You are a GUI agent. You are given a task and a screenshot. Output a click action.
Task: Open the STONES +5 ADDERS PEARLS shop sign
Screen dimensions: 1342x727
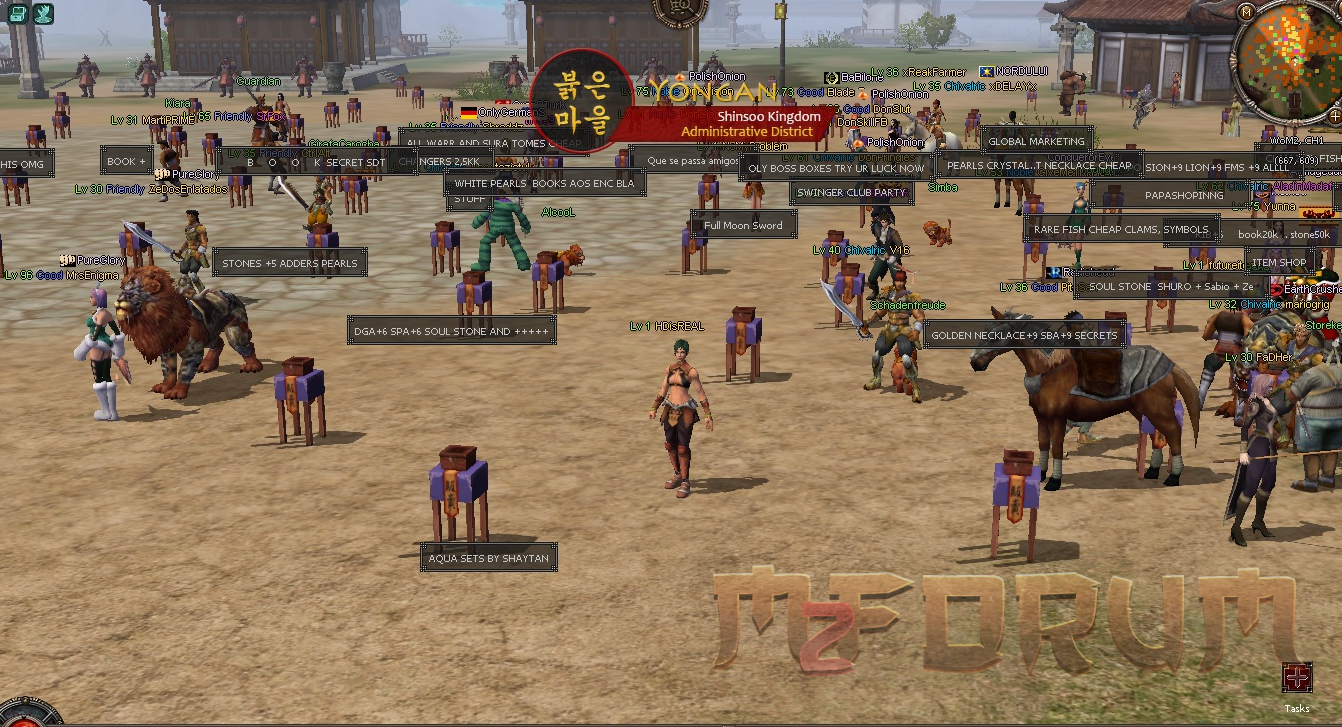pyautogui.click(x=289, y=263)
